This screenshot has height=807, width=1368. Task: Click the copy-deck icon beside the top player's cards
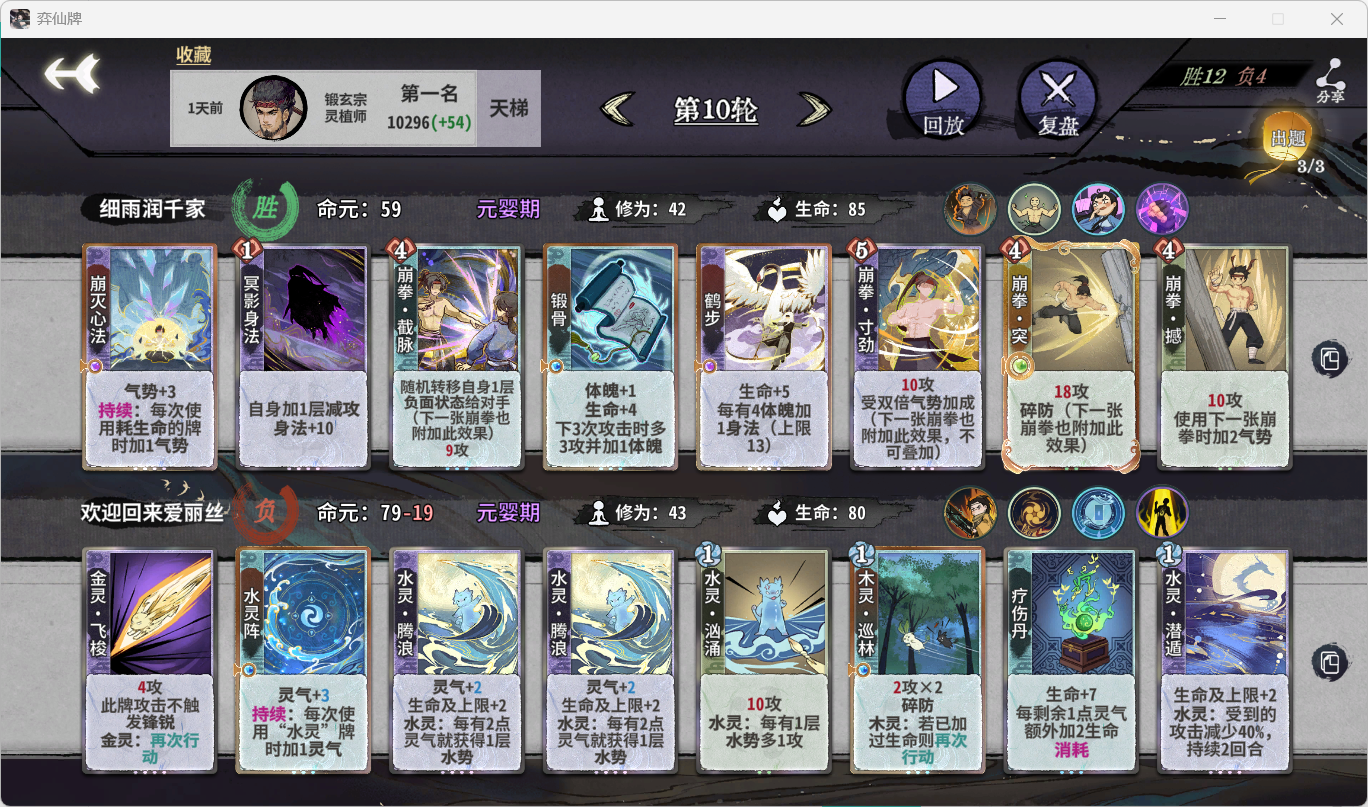(1330, 360)
